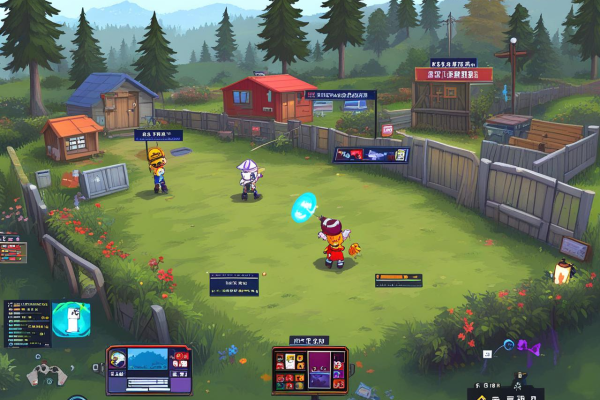Viewport: 600px width, 400px height.
Task: Select the glowing cyan character portrait
Action: point(71,320)
